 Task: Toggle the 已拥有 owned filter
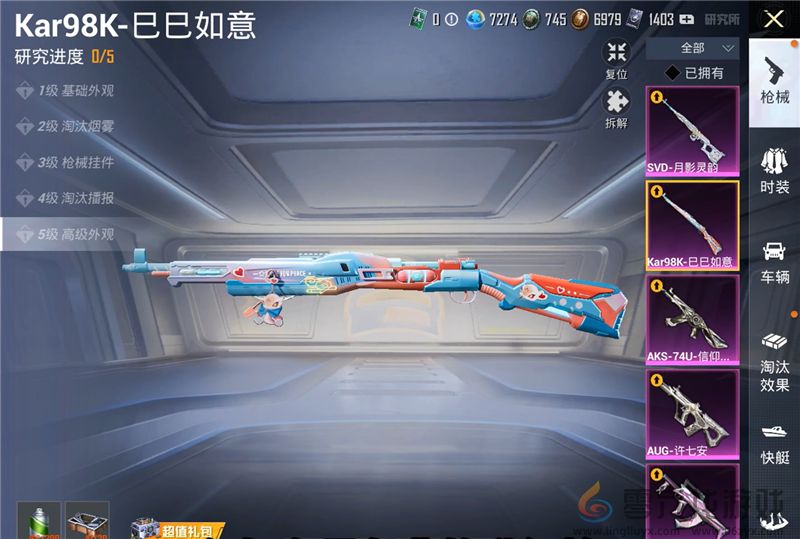695,73
